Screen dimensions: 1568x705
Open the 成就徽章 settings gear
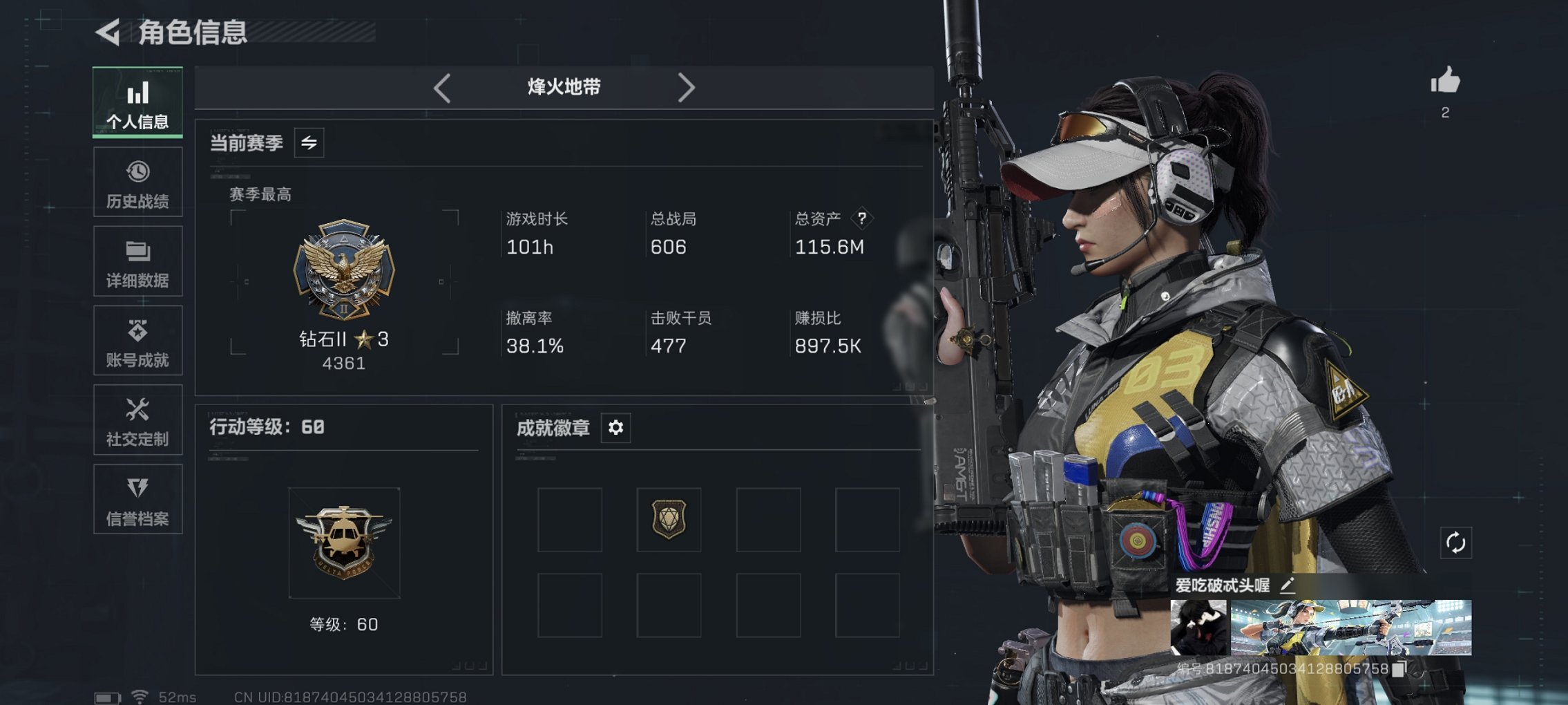pyautogui.click(x=615, y=428)
